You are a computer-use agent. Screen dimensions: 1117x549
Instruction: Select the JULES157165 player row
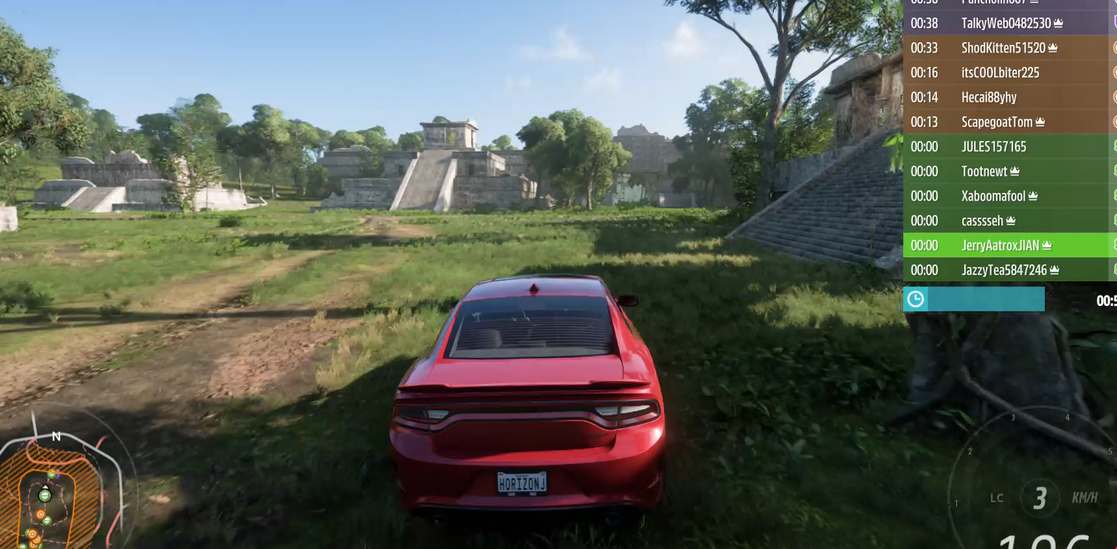[x=994, y=147]
